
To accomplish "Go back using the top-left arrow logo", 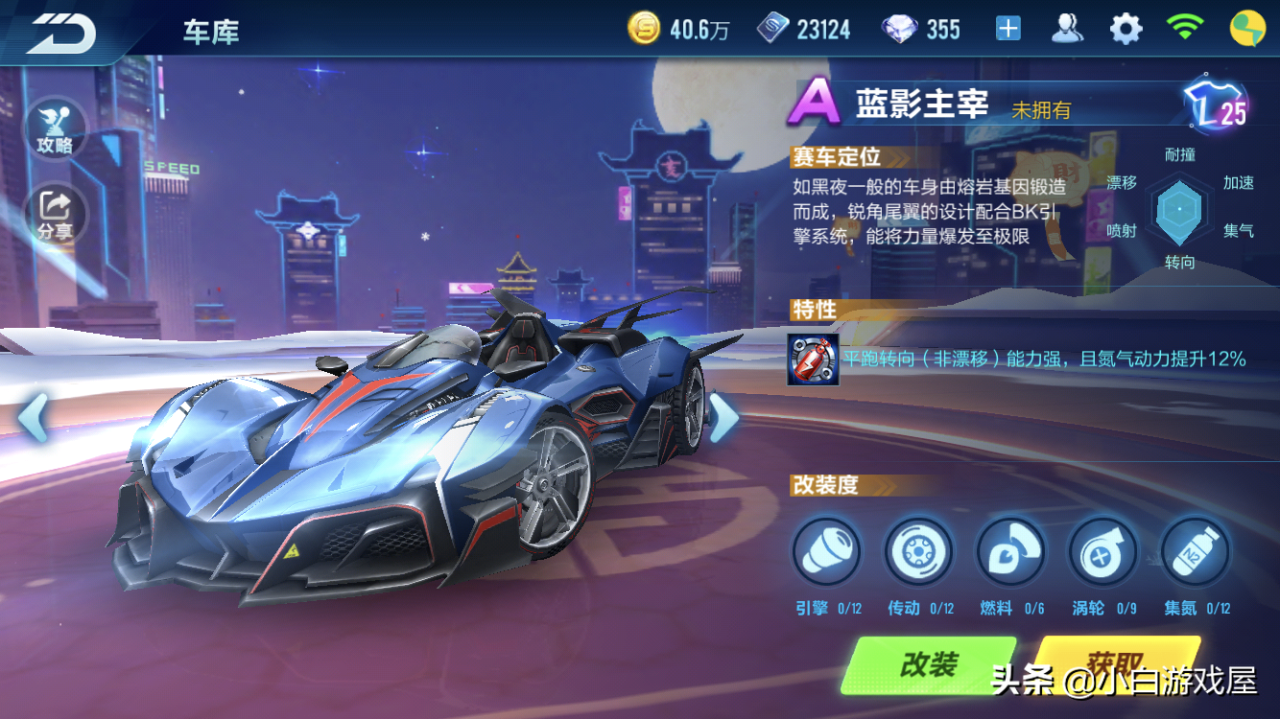I will click(60, 32).
